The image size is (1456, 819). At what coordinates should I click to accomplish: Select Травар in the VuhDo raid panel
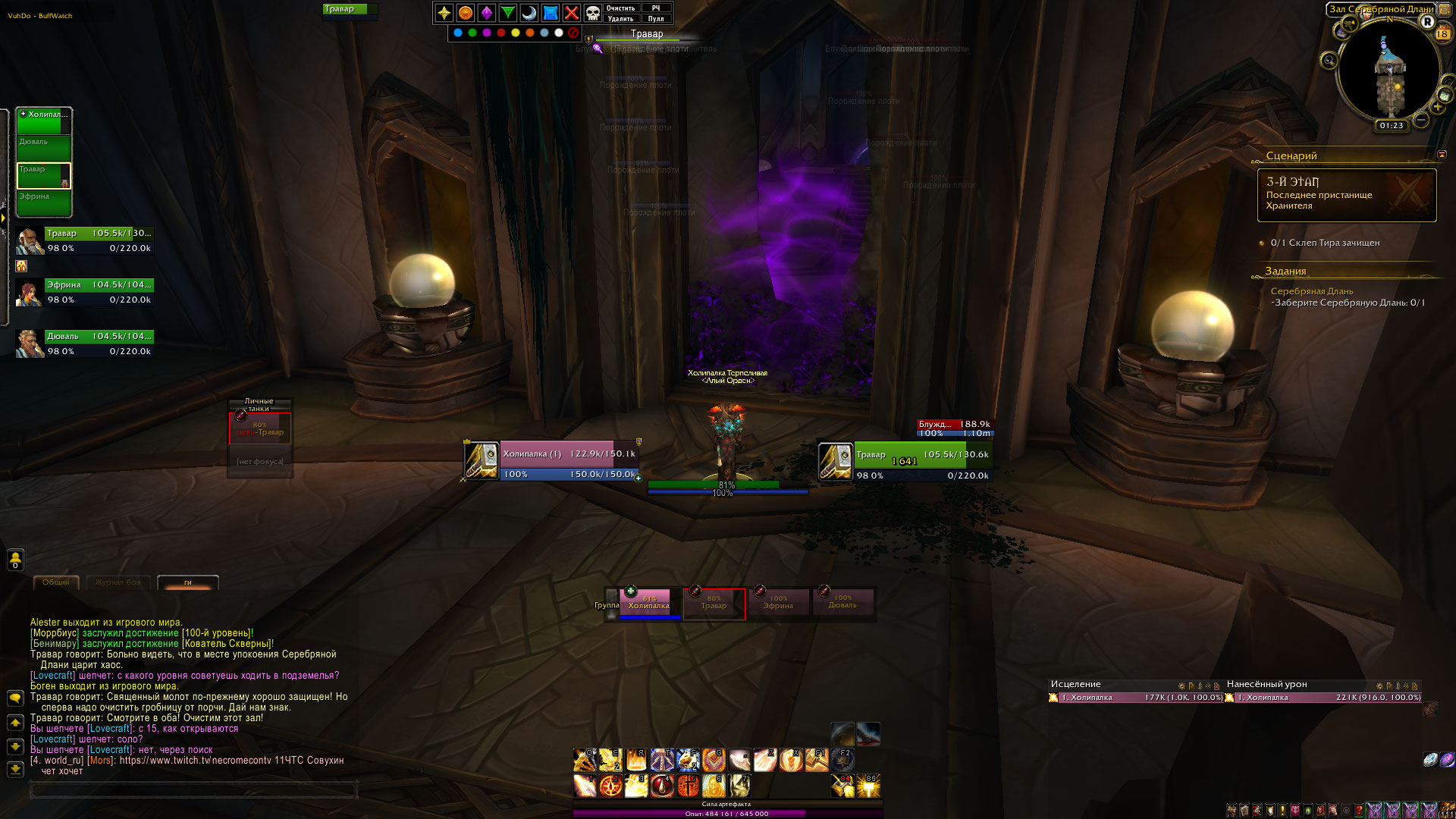pos(44,175)
